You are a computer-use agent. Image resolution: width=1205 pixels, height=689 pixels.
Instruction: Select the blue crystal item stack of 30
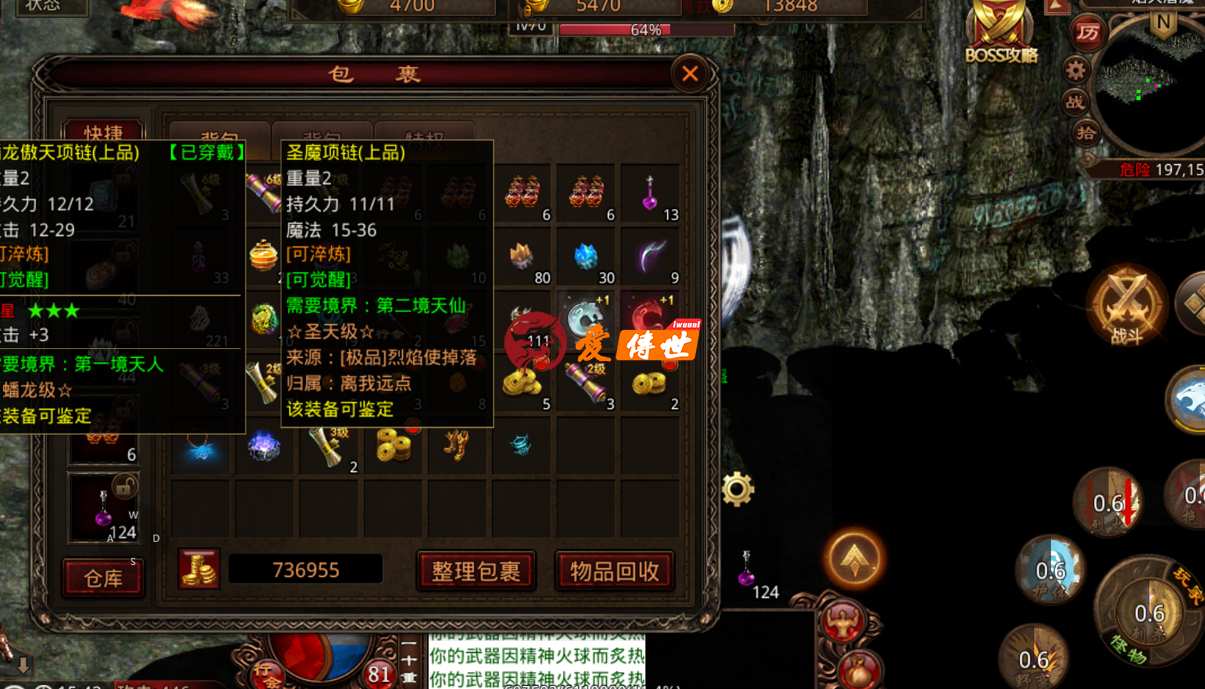click(586, 257)
